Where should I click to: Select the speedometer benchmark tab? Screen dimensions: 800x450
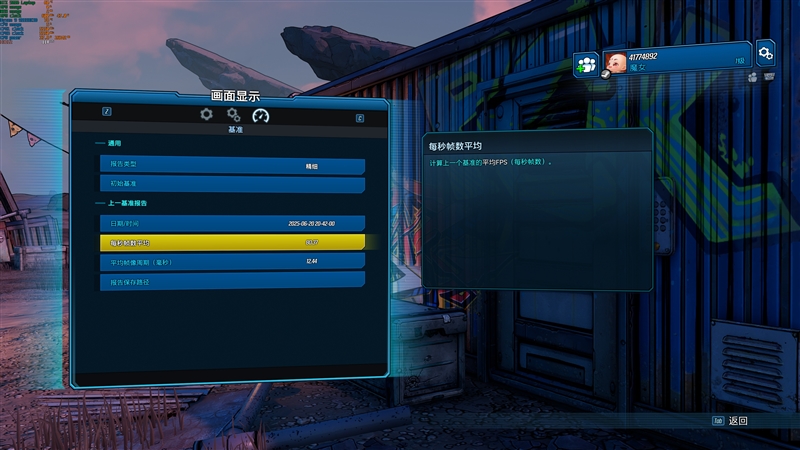click(261, 116)
